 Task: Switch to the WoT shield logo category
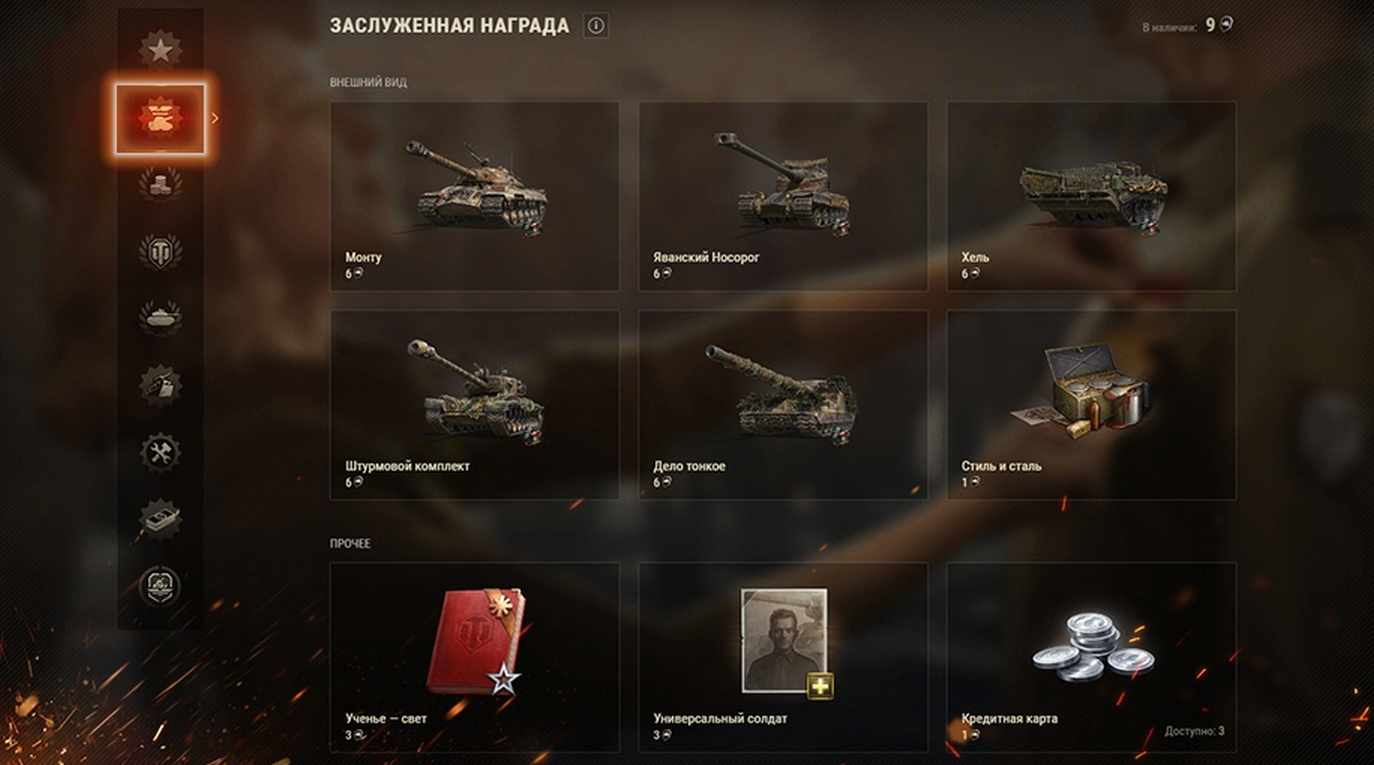(x=160, y=252)
